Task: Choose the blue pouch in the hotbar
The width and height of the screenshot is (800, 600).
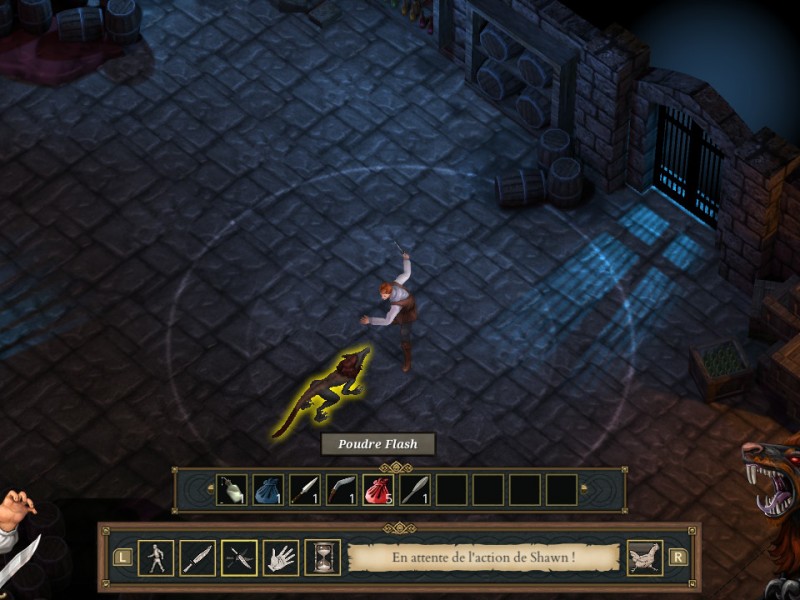Action: 268,490
